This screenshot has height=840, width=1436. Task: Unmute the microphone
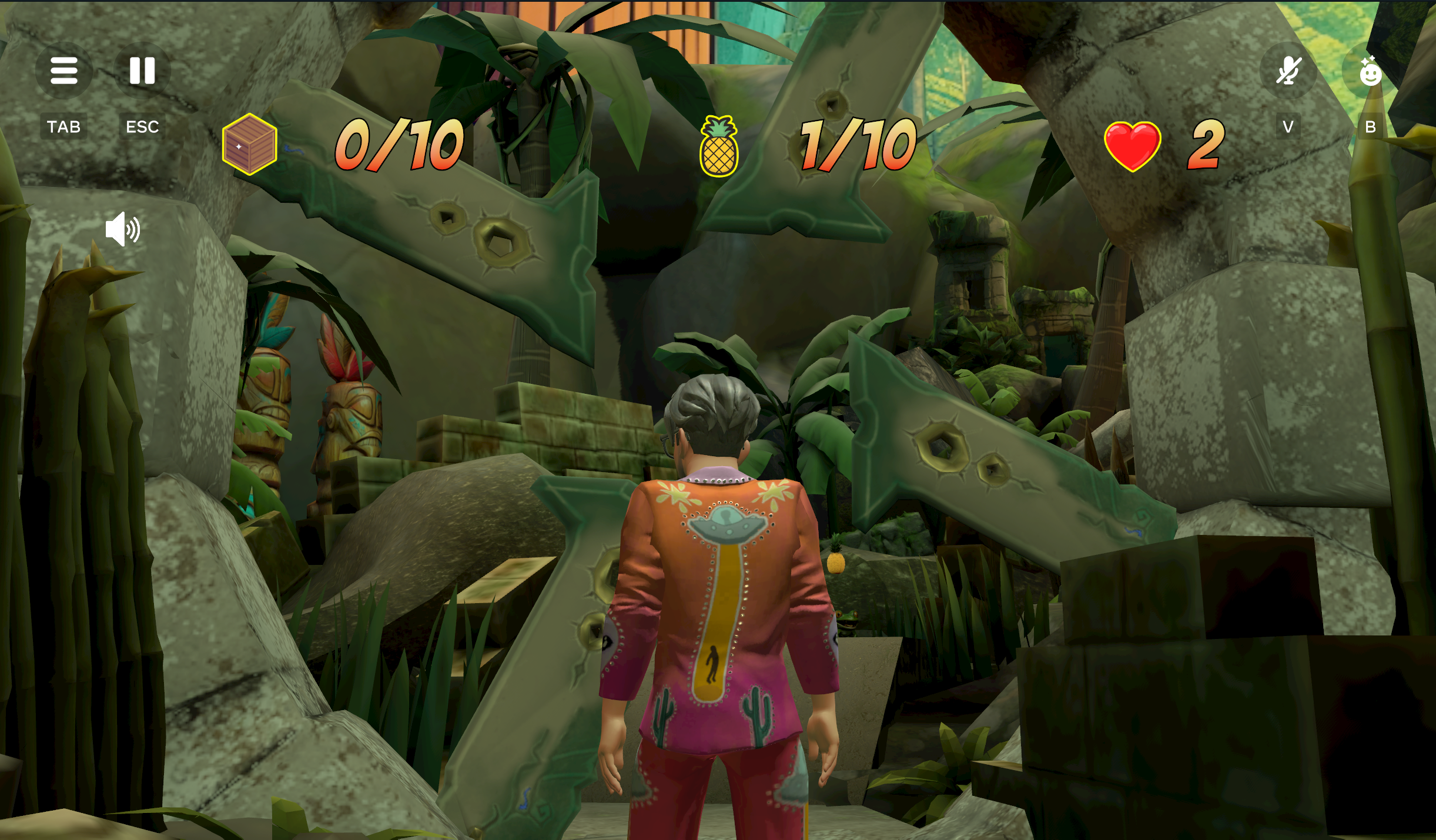(1287, 71)
